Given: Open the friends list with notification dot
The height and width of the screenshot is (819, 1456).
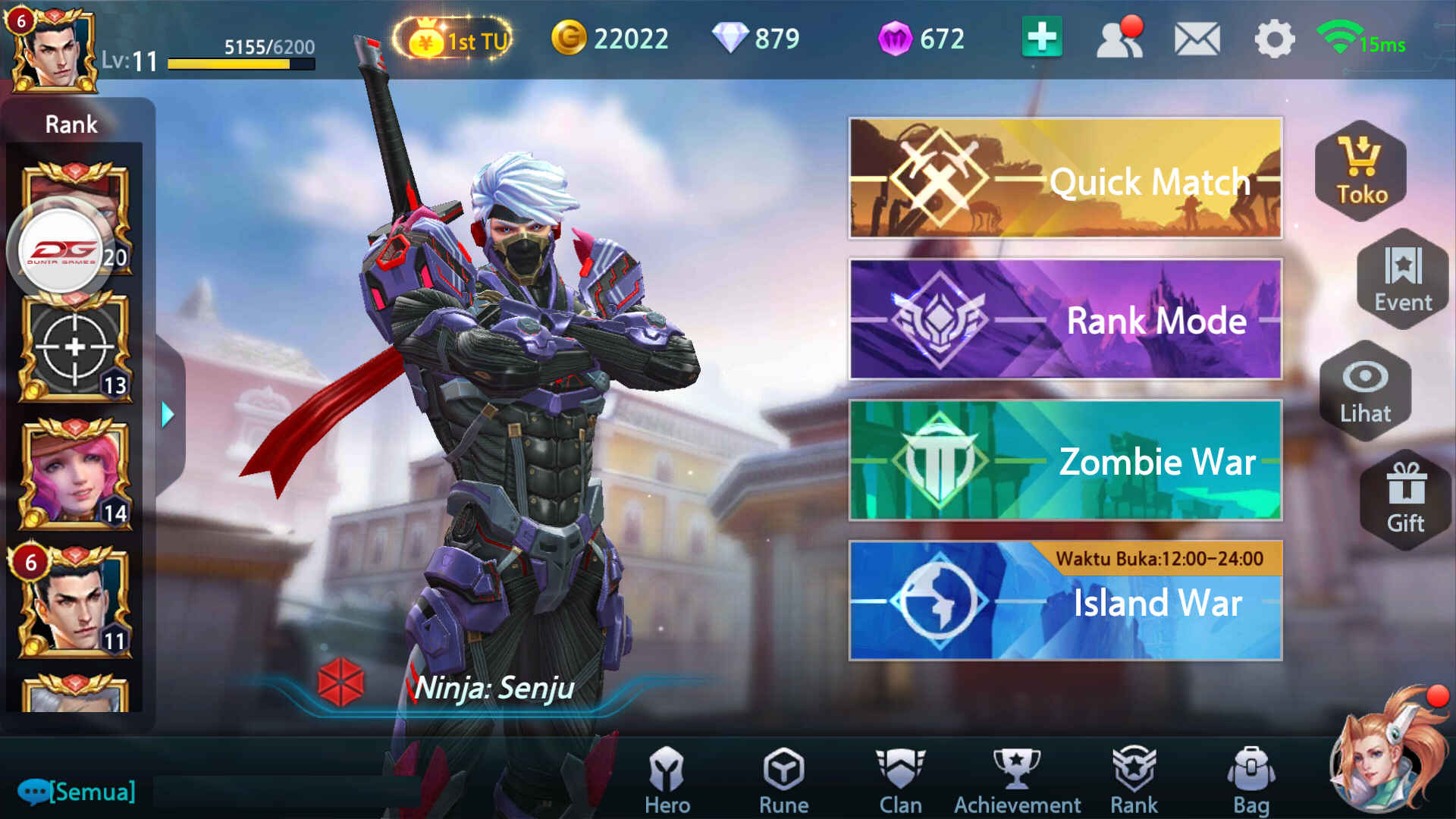Looking at the screenshot, I should (1120, 36).
